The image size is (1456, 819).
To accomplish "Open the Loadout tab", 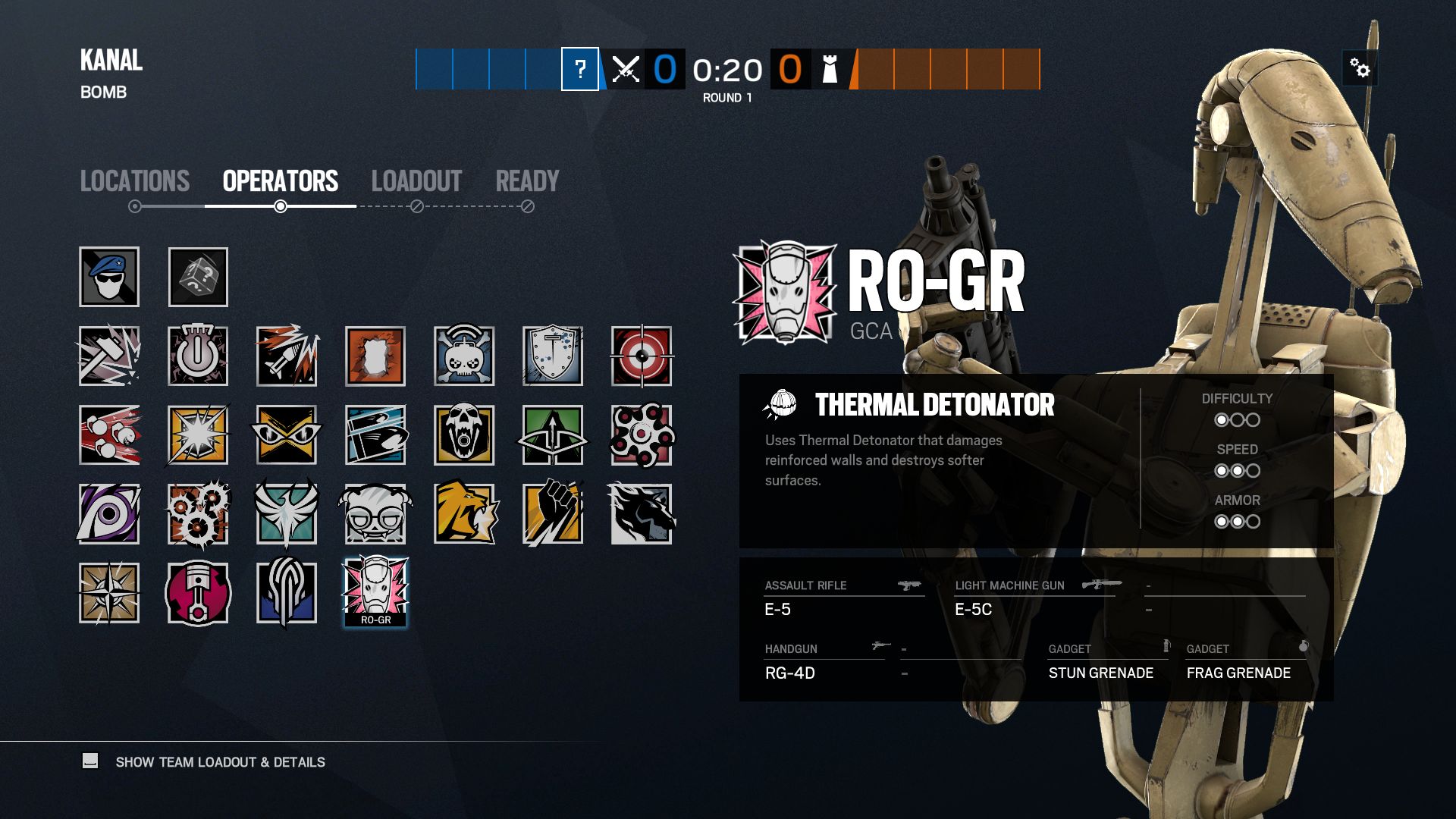I will [416, 180].
